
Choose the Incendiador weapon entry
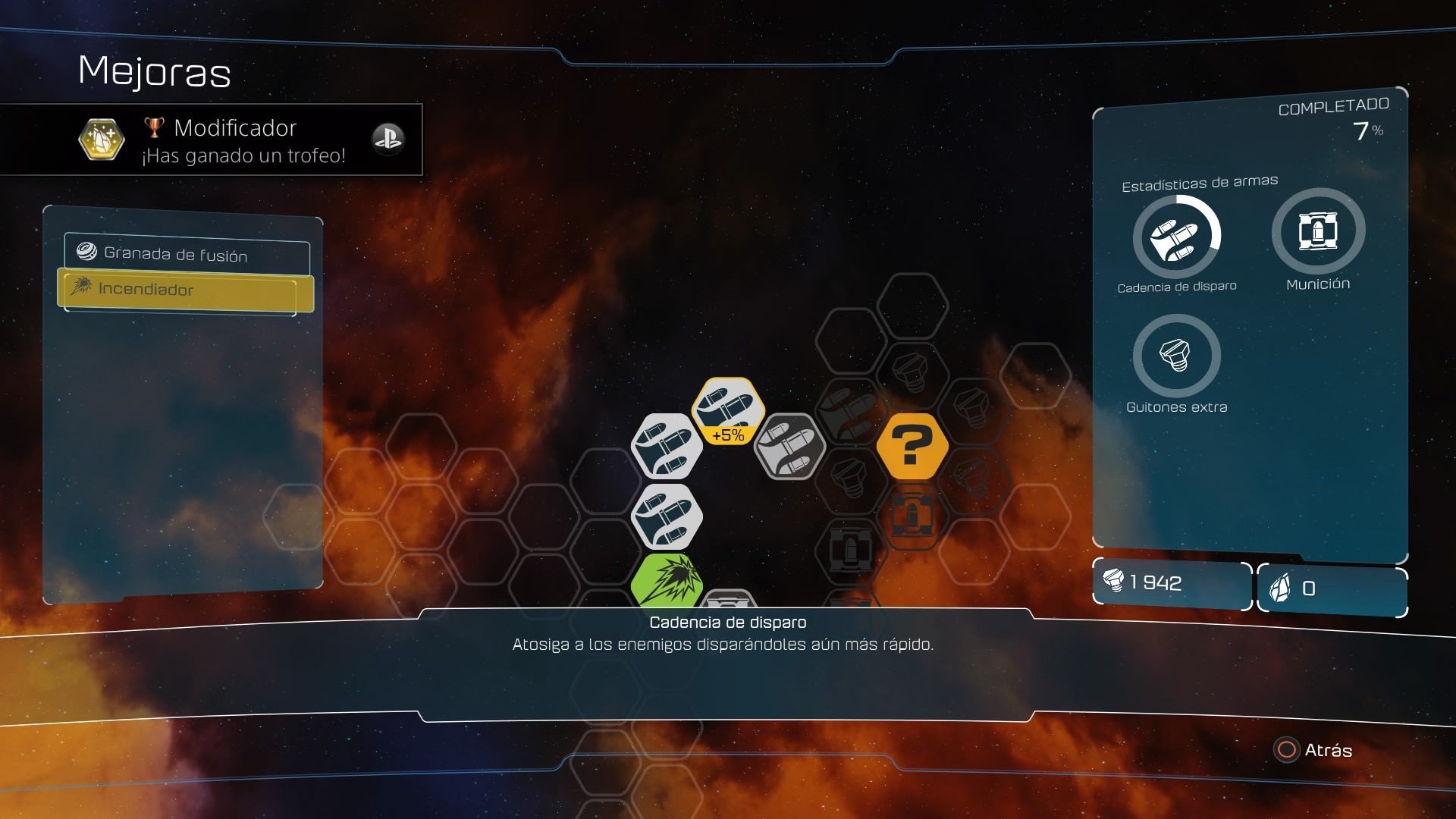click(185, 290)
